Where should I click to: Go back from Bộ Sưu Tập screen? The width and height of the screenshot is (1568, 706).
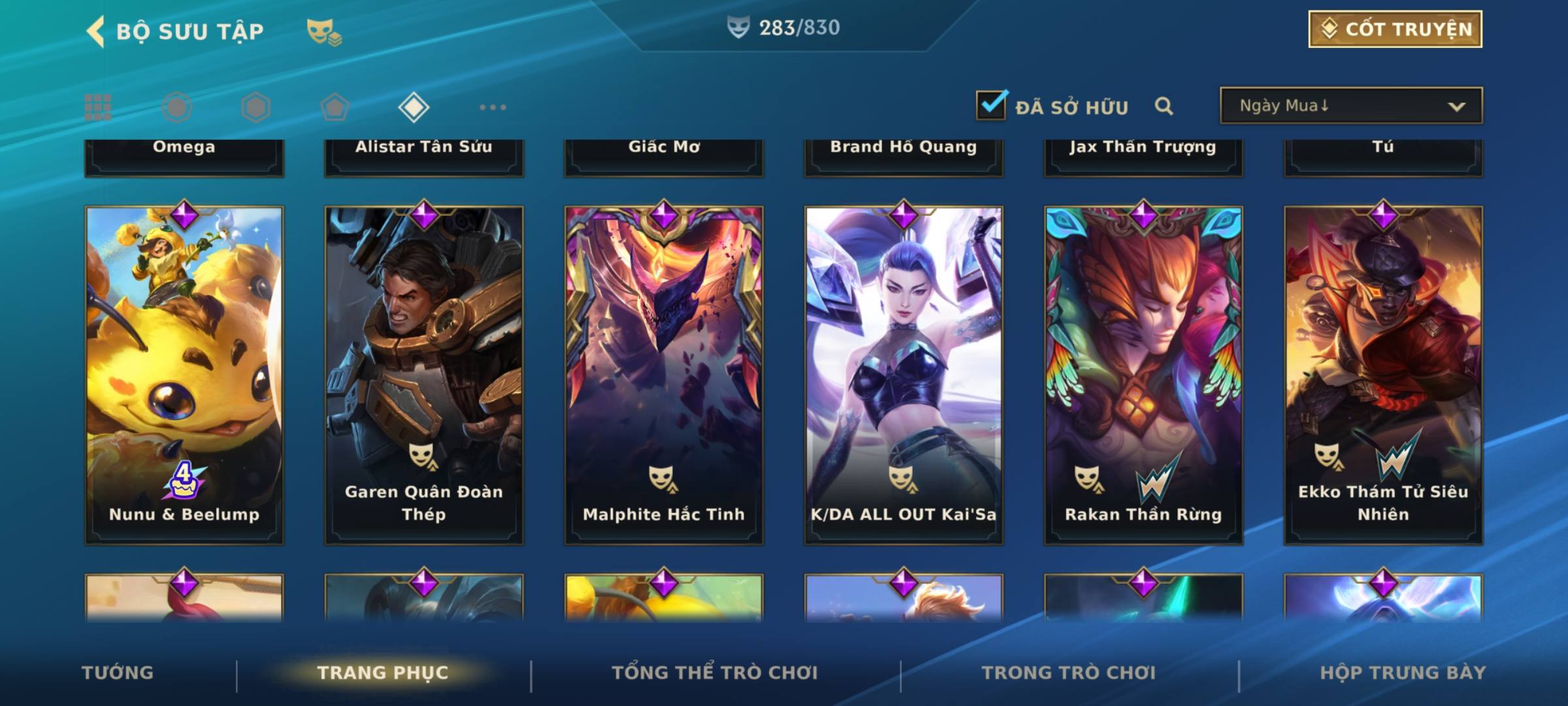[96, 31]
